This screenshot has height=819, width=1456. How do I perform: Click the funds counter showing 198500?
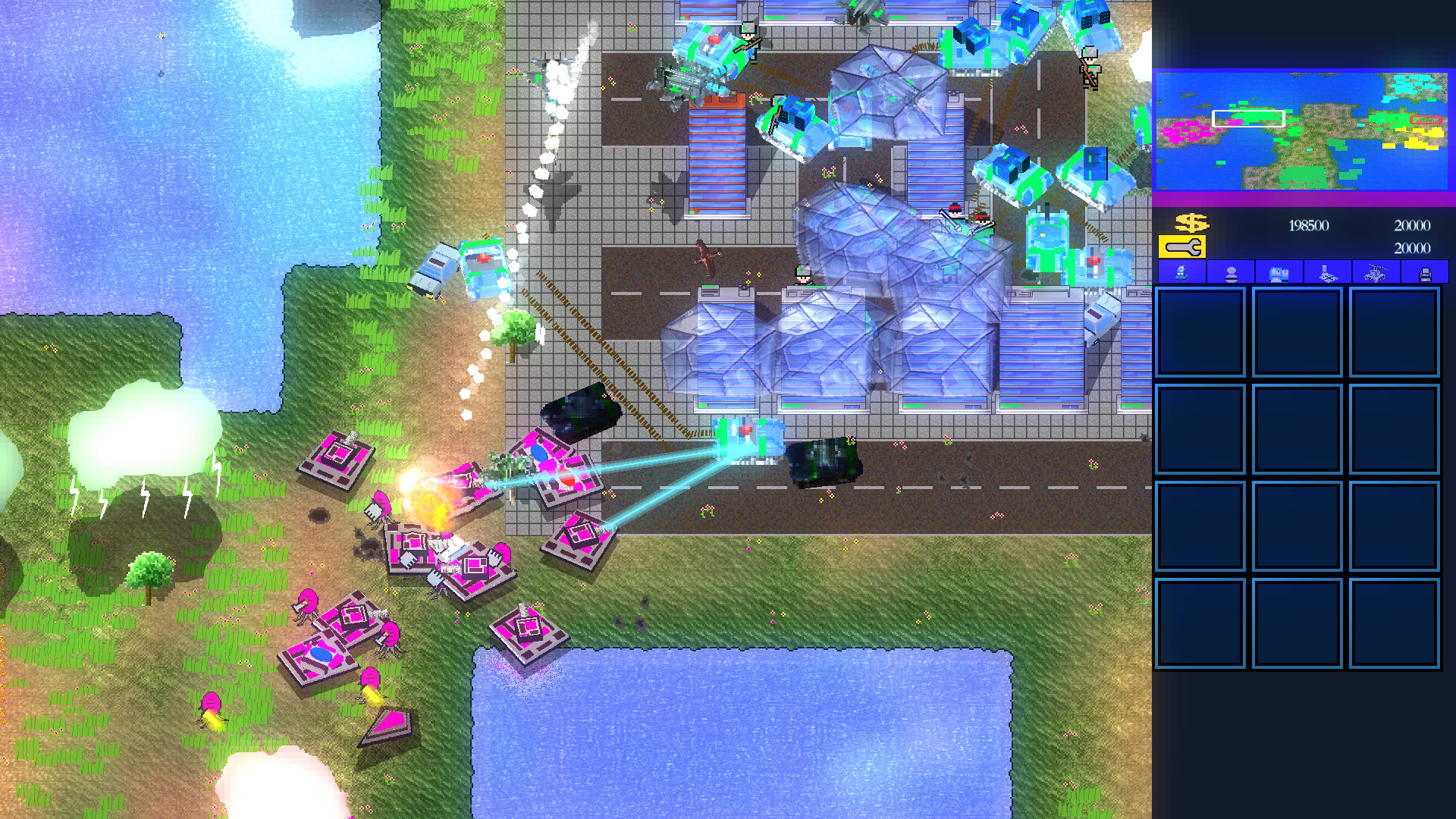(1310, 225)
